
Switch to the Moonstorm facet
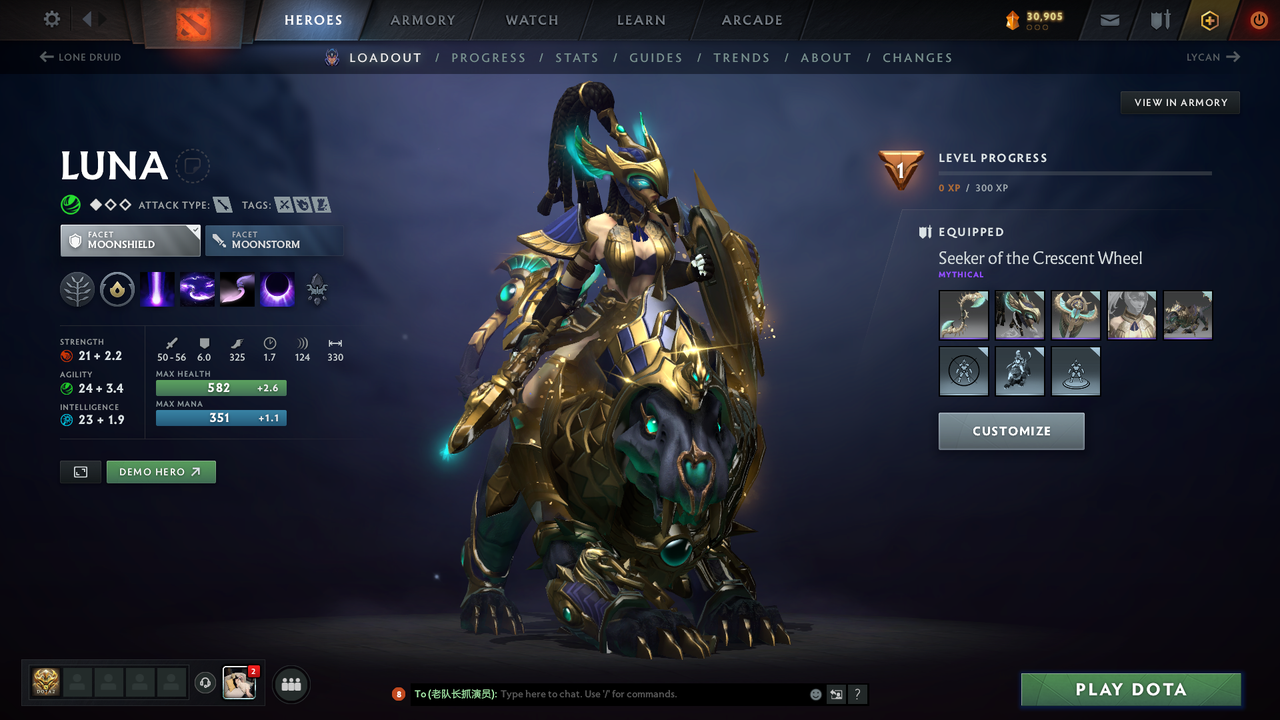(274, 240)
